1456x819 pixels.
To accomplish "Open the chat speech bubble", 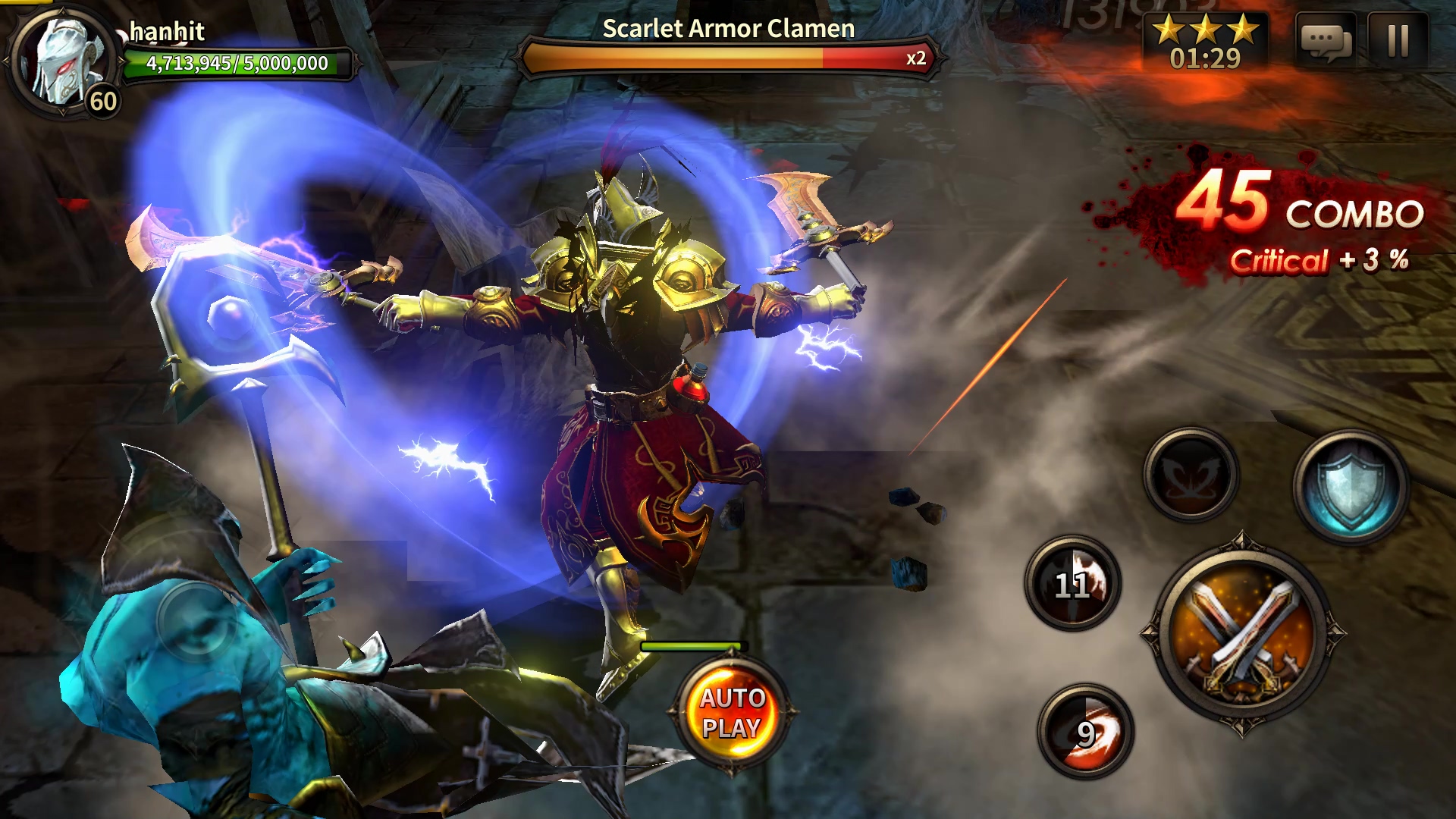I will click(1326, 40).
